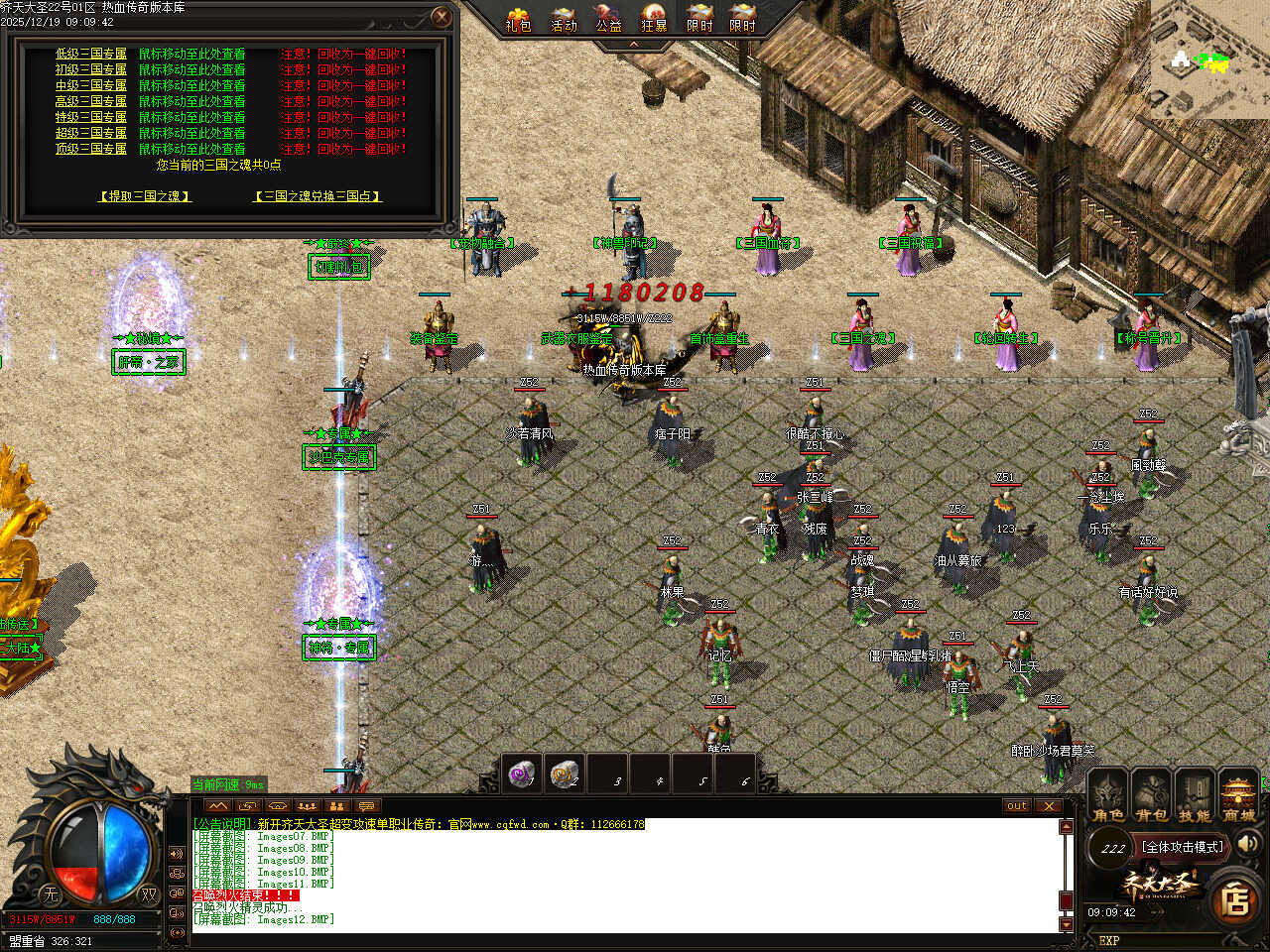Open the 狂暴 berserk menu
The image size is (1270, 952).
[654, 18]
